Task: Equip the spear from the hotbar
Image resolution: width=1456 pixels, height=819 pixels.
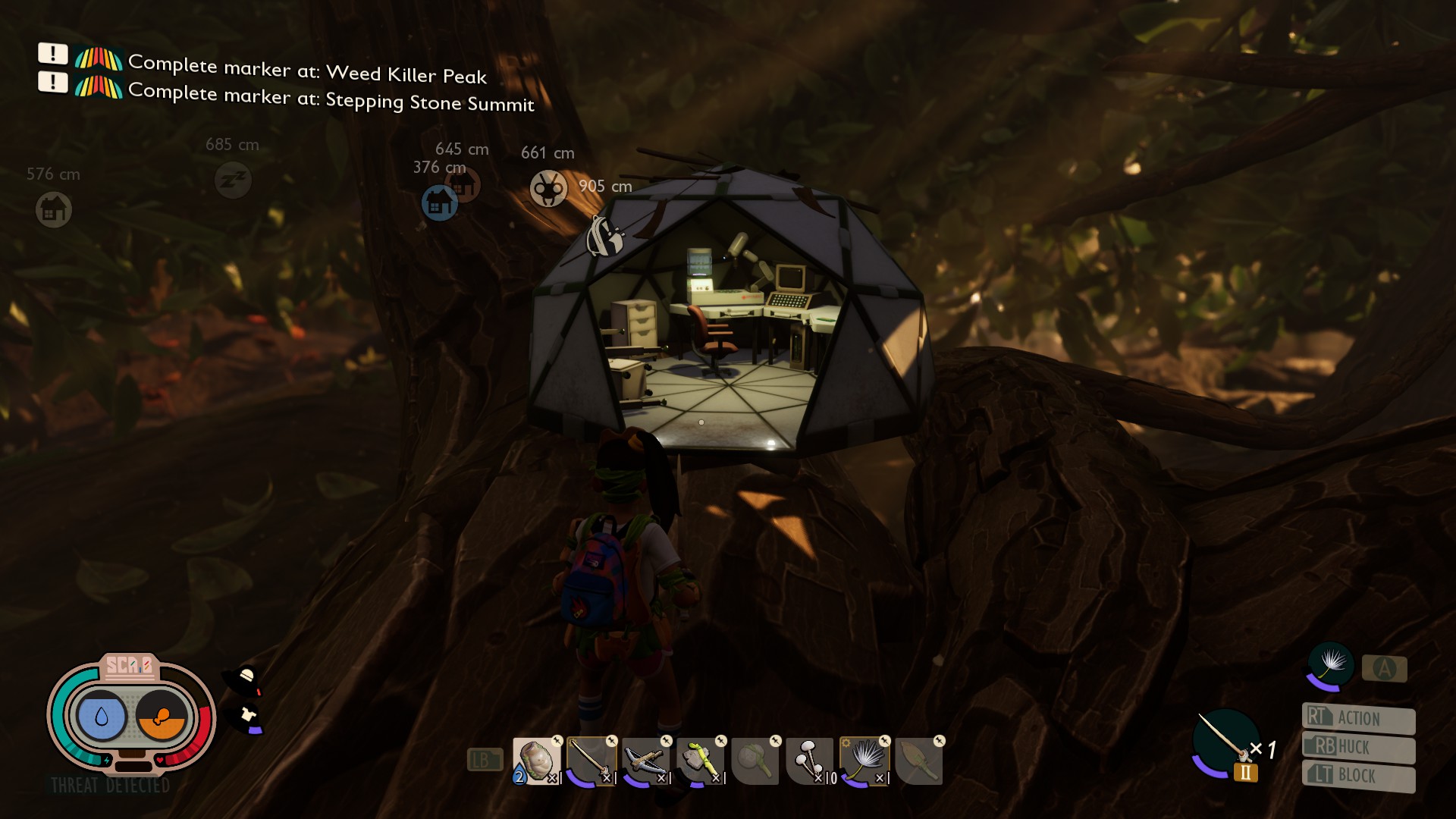Action: tap(591, 761)
